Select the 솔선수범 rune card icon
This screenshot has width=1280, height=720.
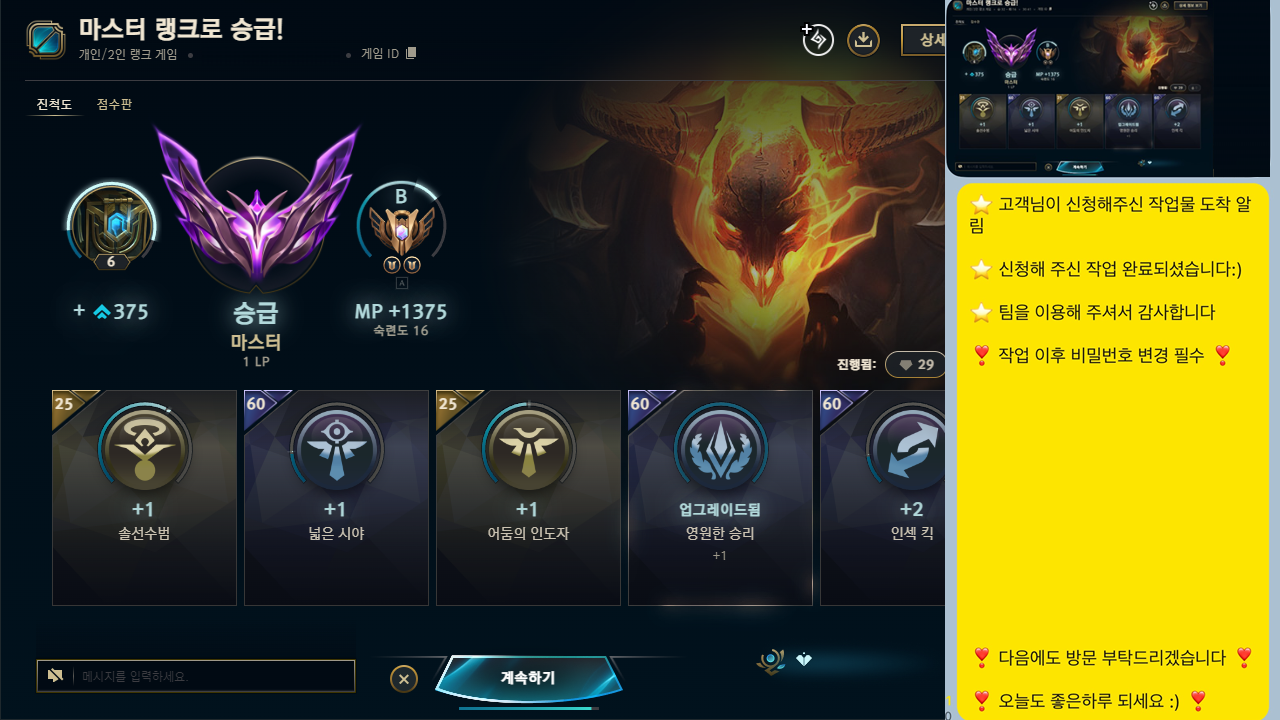[144, 450]
